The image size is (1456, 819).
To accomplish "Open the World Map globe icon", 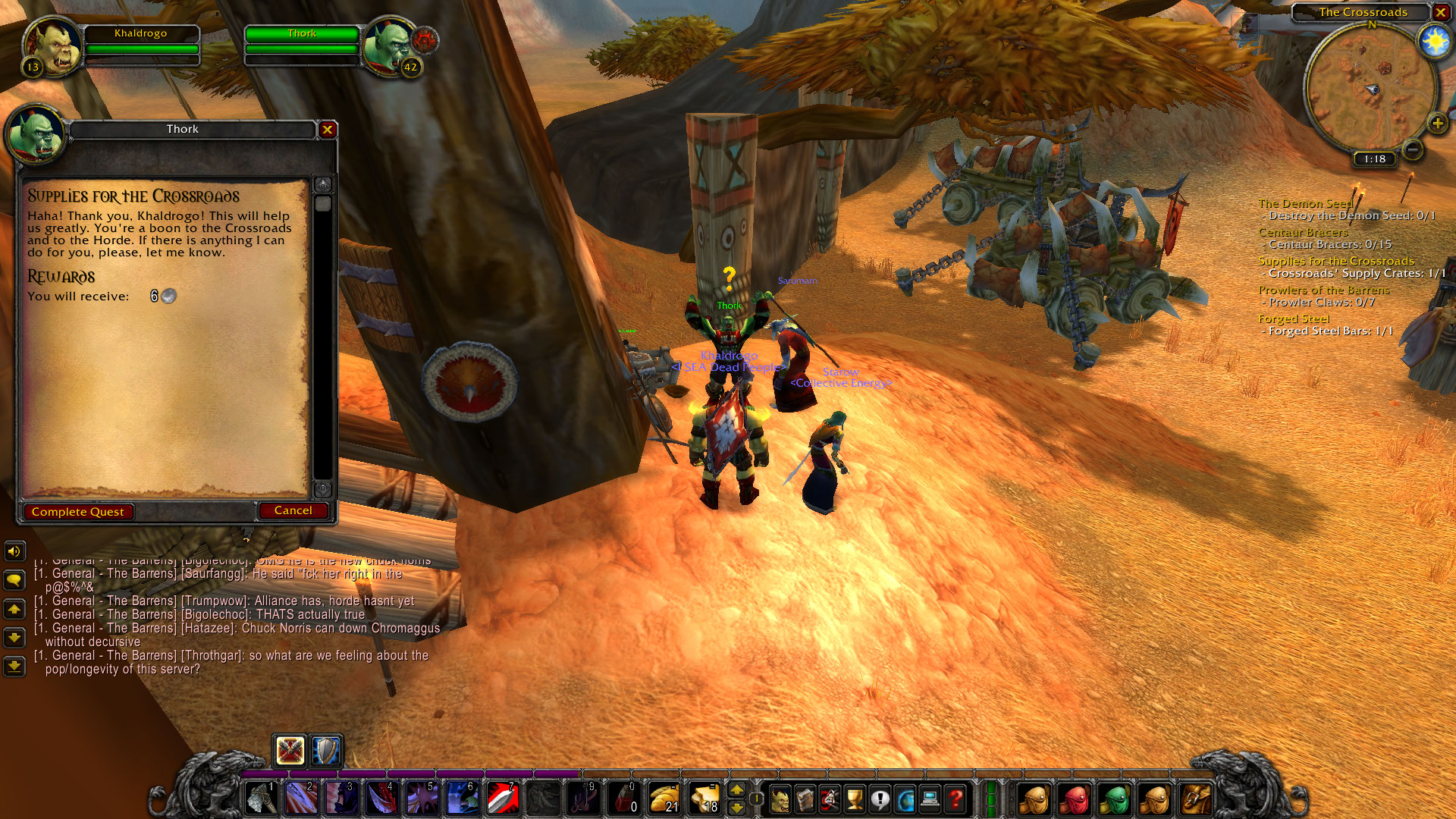I will pyautogui.click(x=905, y=798).
